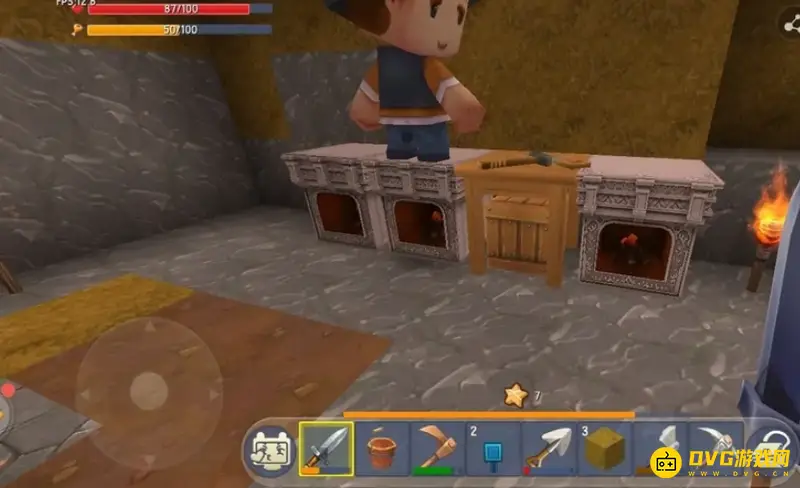800x488 pixels.
Task: Choose the blue sign item slot
Action: (x=492, y=447)
